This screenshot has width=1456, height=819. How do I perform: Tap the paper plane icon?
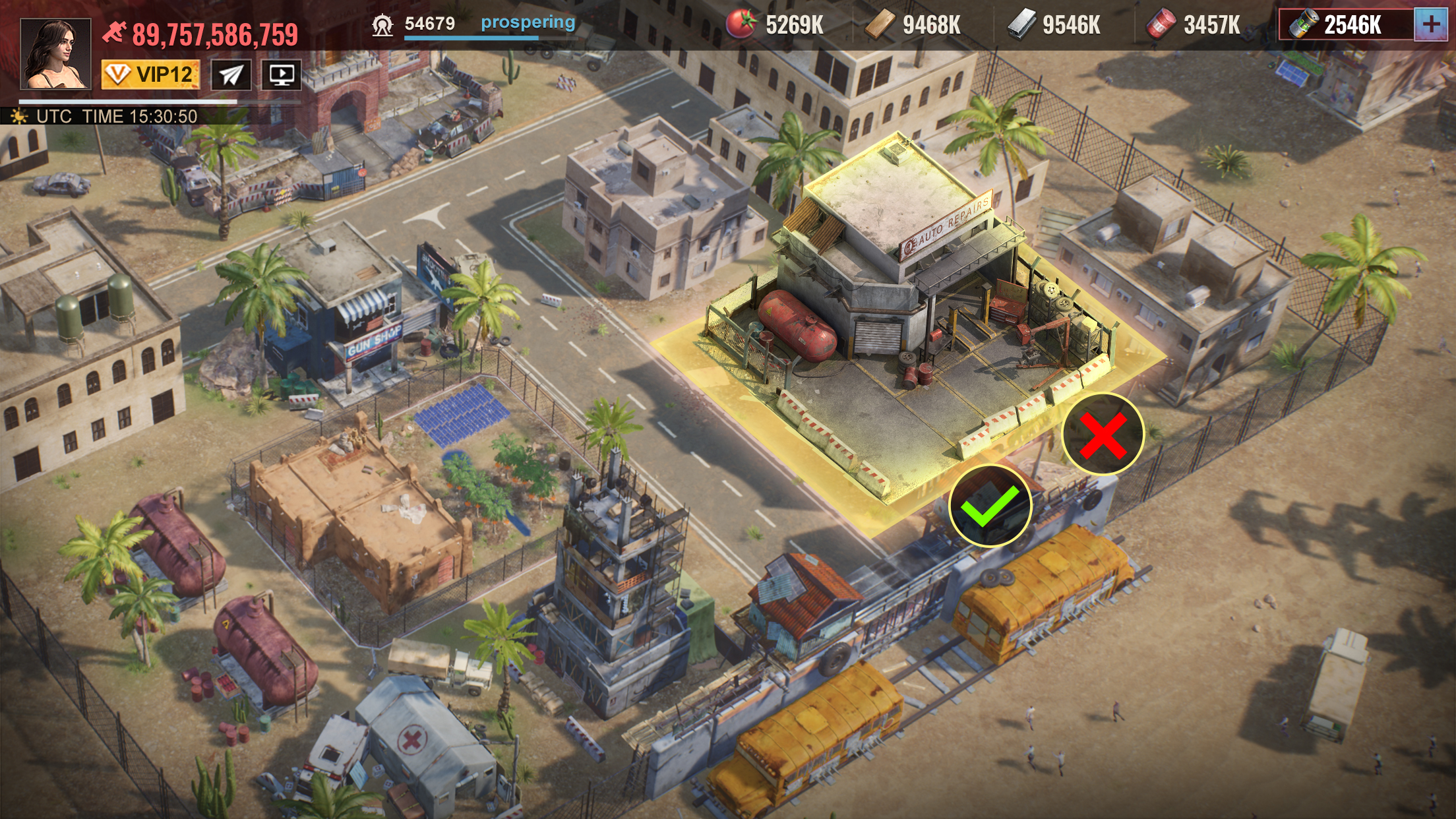(x=231, y=75)
